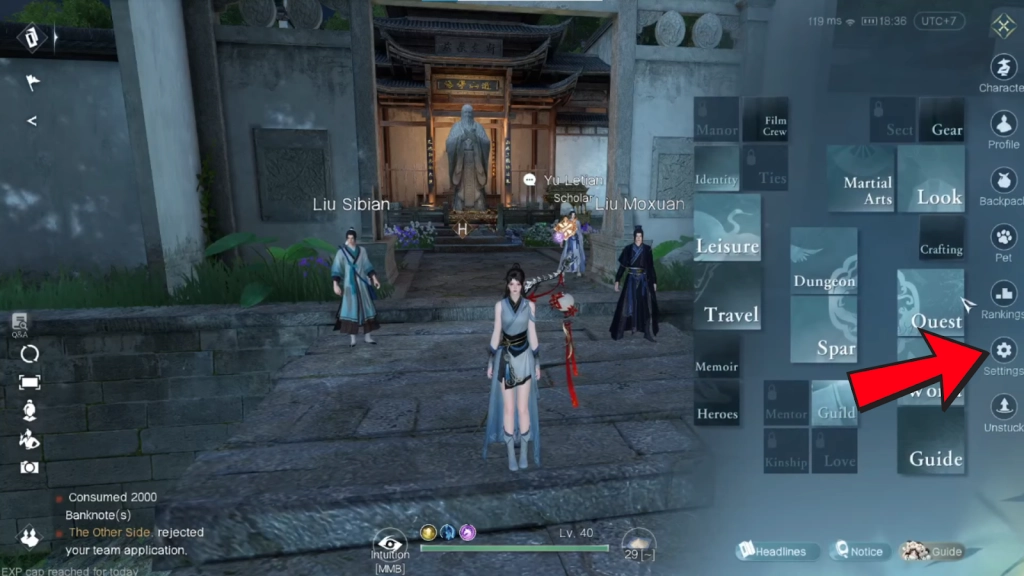Open the Film Crew tile

[765, 120]
